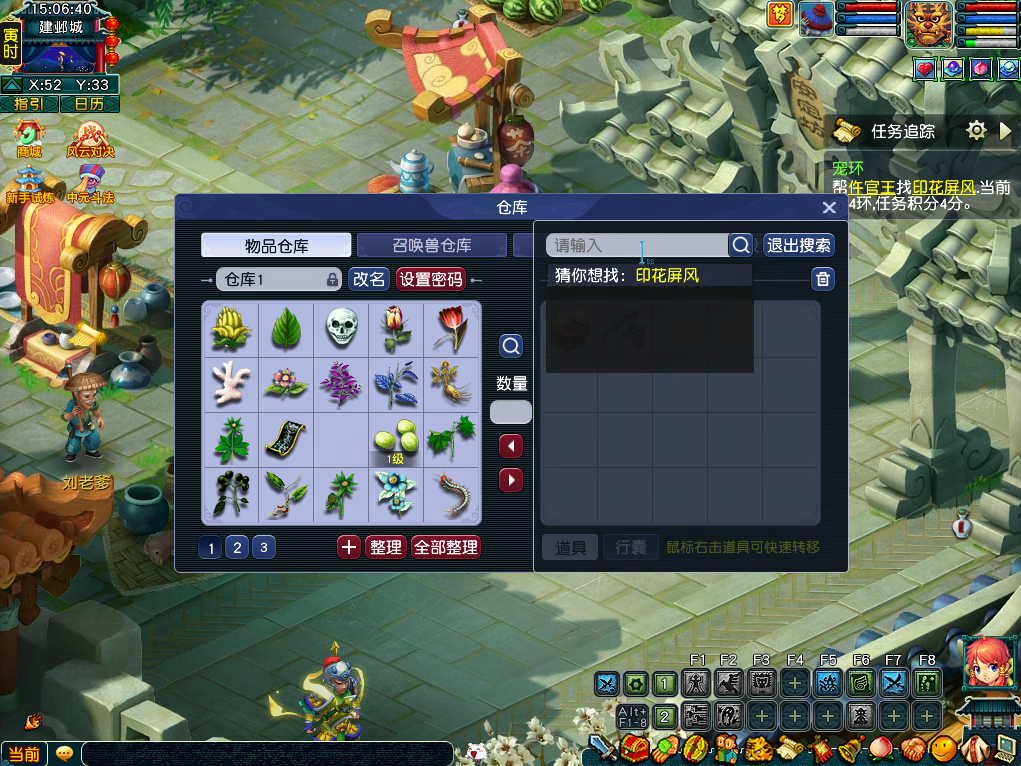Click the trash can icon by search
The height and width of the screenshot is (766, 1021).
pos(822,279)
